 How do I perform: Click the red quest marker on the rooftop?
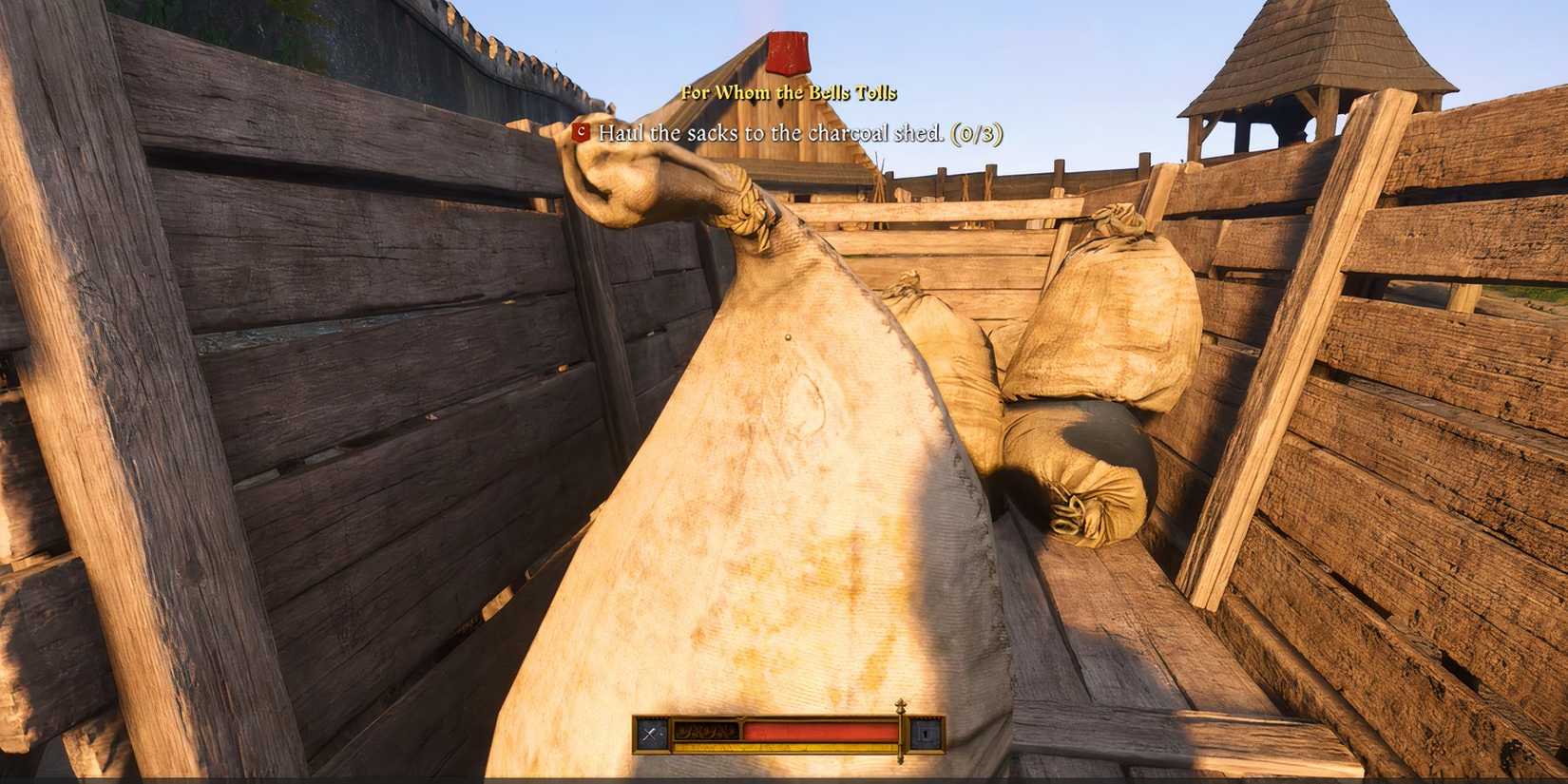coord(787,52)
